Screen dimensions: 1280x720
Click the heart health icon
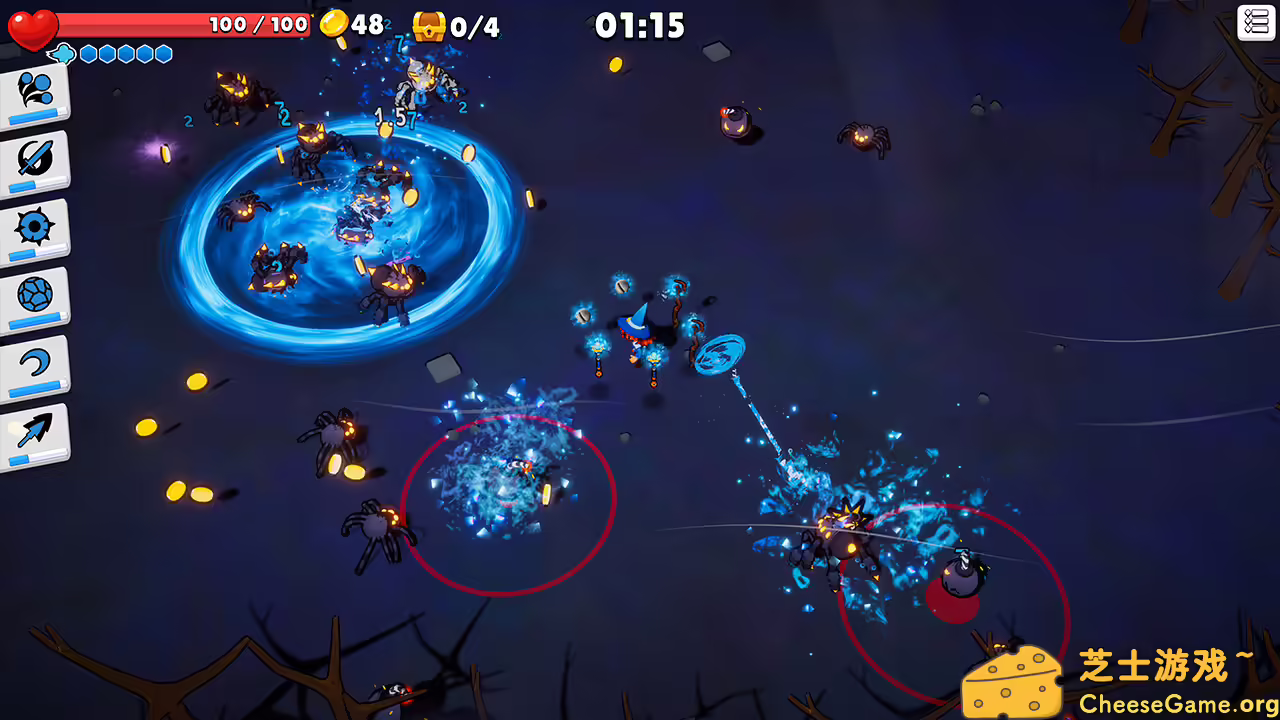(33, 27)
